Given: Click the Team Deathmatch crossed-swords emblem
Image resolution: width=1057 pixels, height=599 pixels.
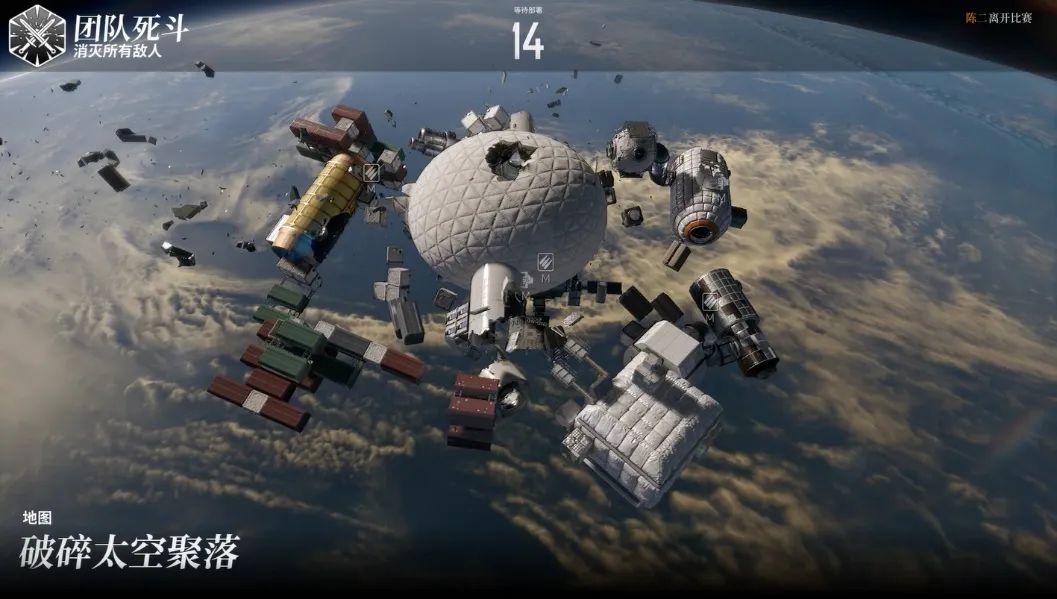Looking at the screenshot, I should 37,35.
